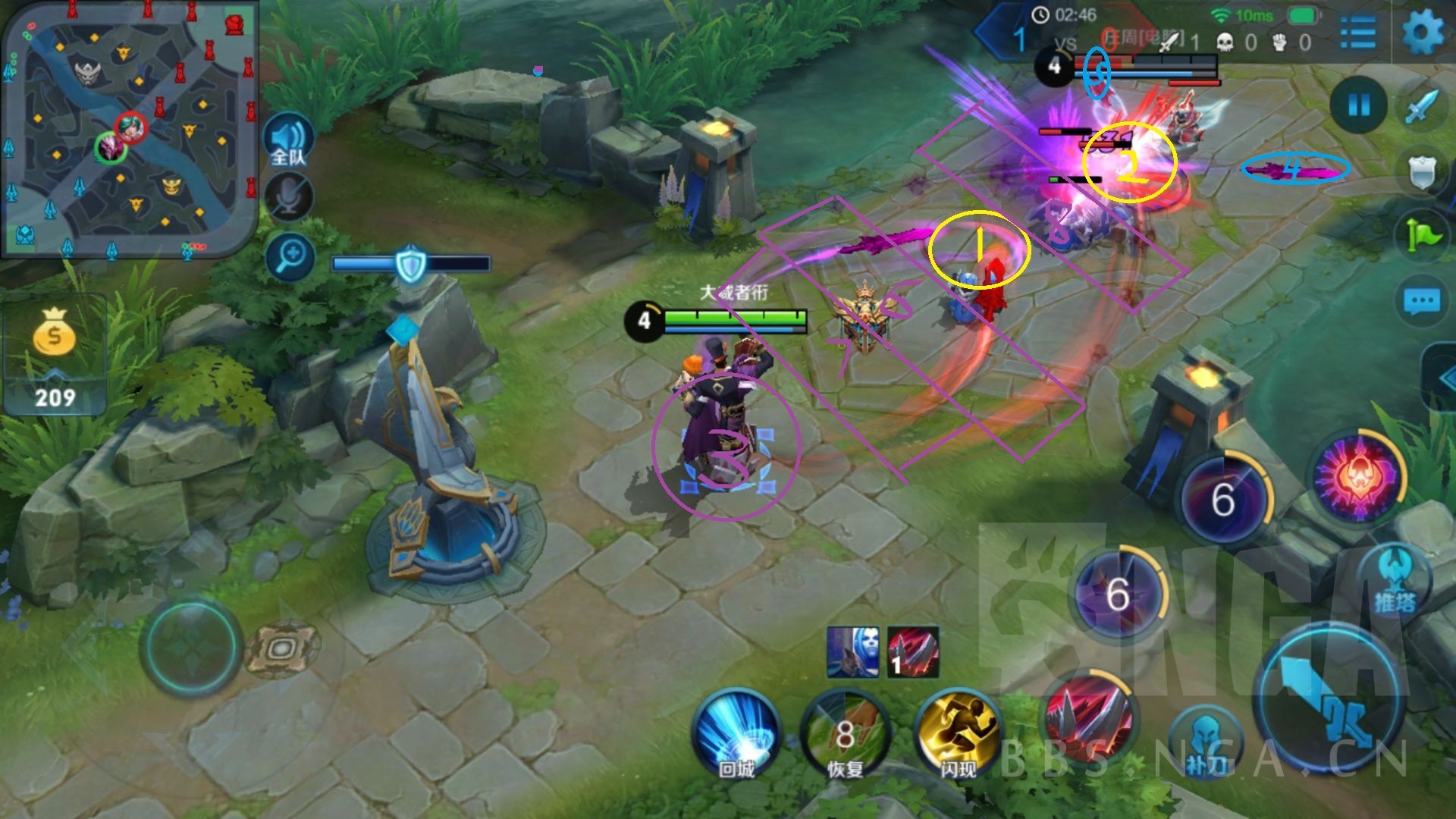Open the speech bubble chat
The image size is (1456, 819).
pyautogui.click(x=1421, y=302)
